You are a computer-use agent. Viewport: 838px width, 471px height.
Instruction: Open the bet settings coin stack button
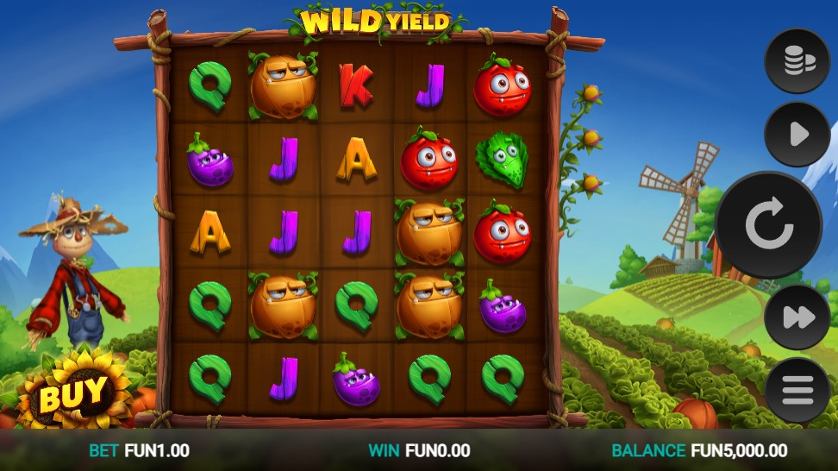click(x=797, y=62)
